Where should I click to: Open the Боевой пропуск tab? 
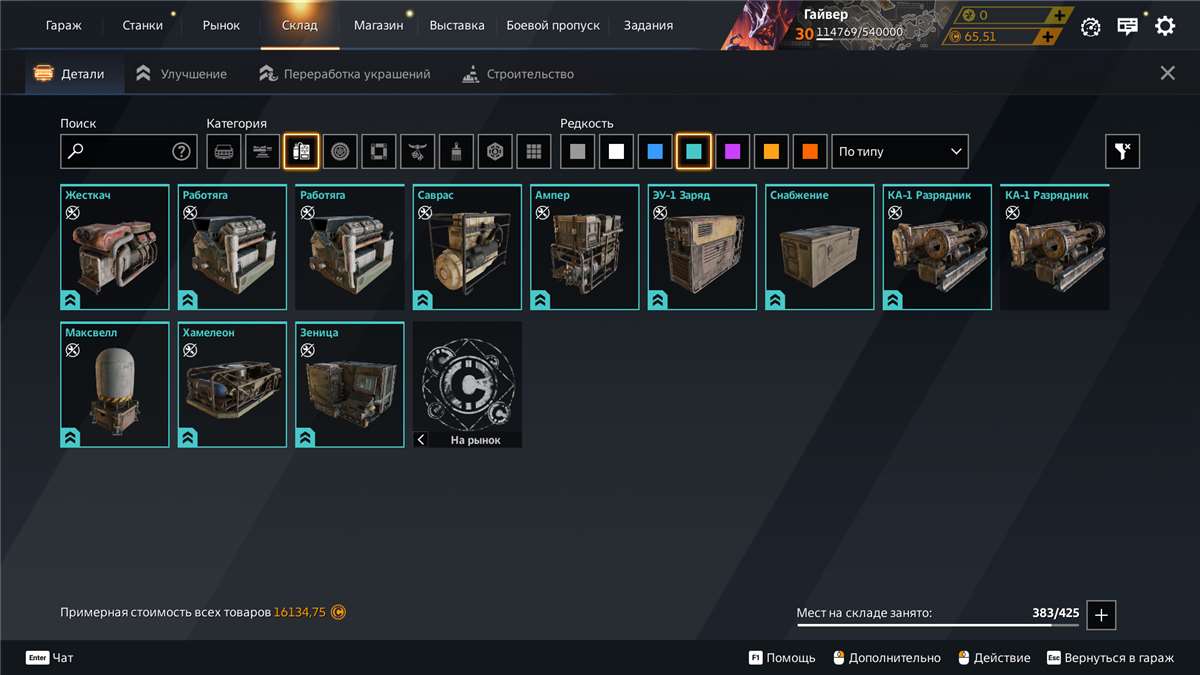point(553,26)
